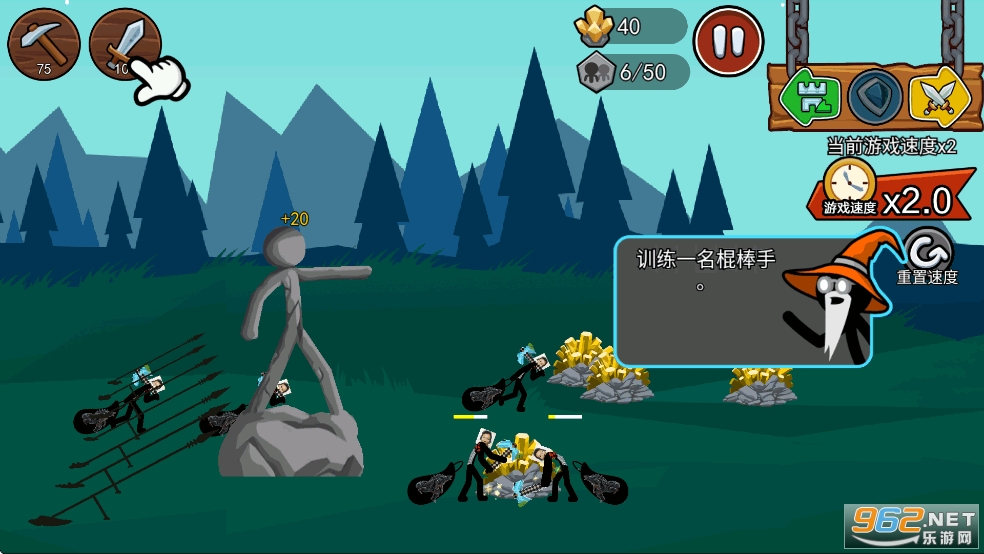Image resolution: width=984 pixels, height=554 pixels.
Task: Train a miner with the pickaxe button
Action: pos(44,43)
